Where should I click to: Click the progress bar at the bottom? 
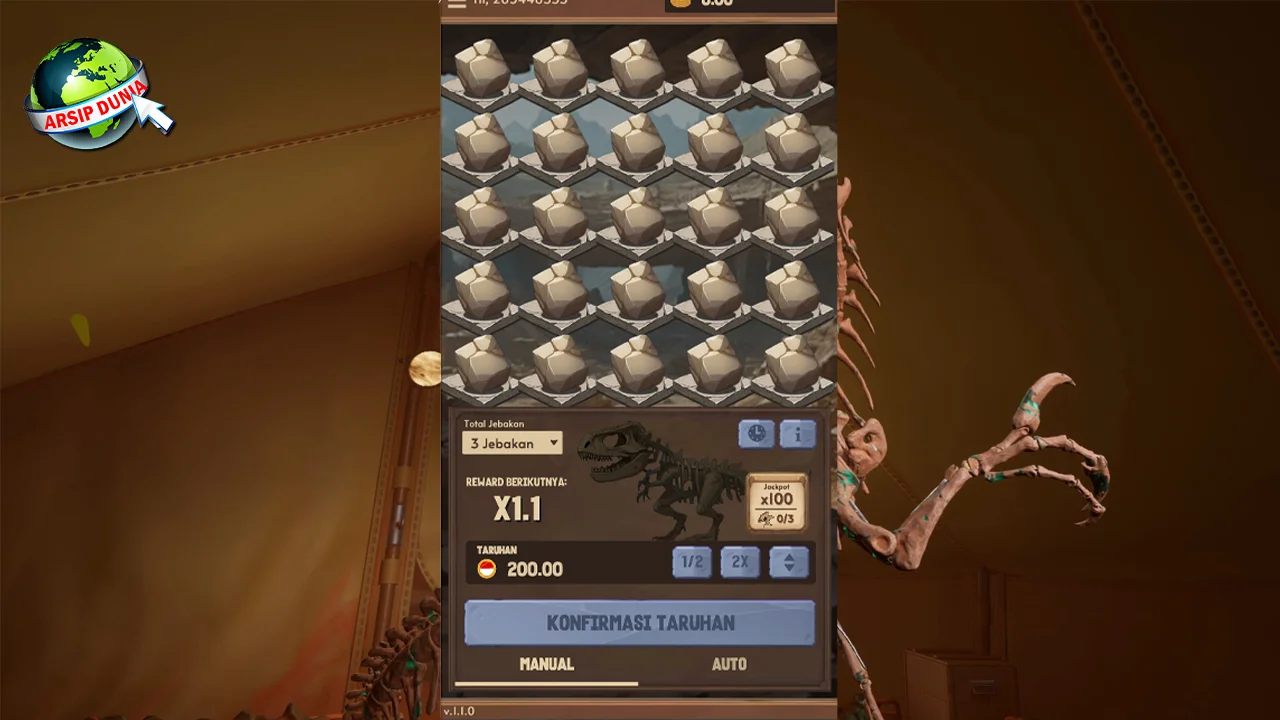546,684
